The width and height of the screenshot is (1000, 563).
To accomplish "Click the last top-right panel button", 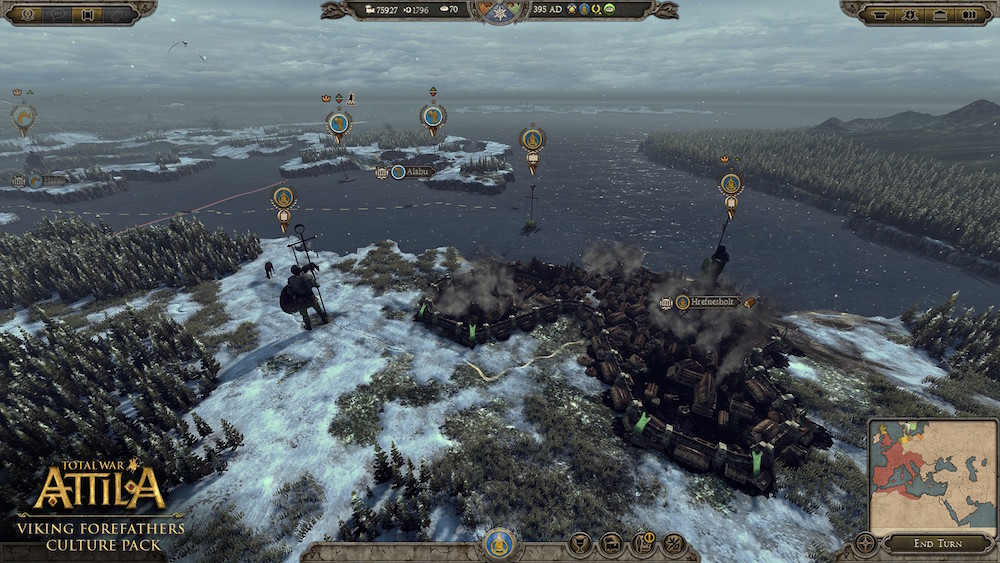I will (971, 14).
